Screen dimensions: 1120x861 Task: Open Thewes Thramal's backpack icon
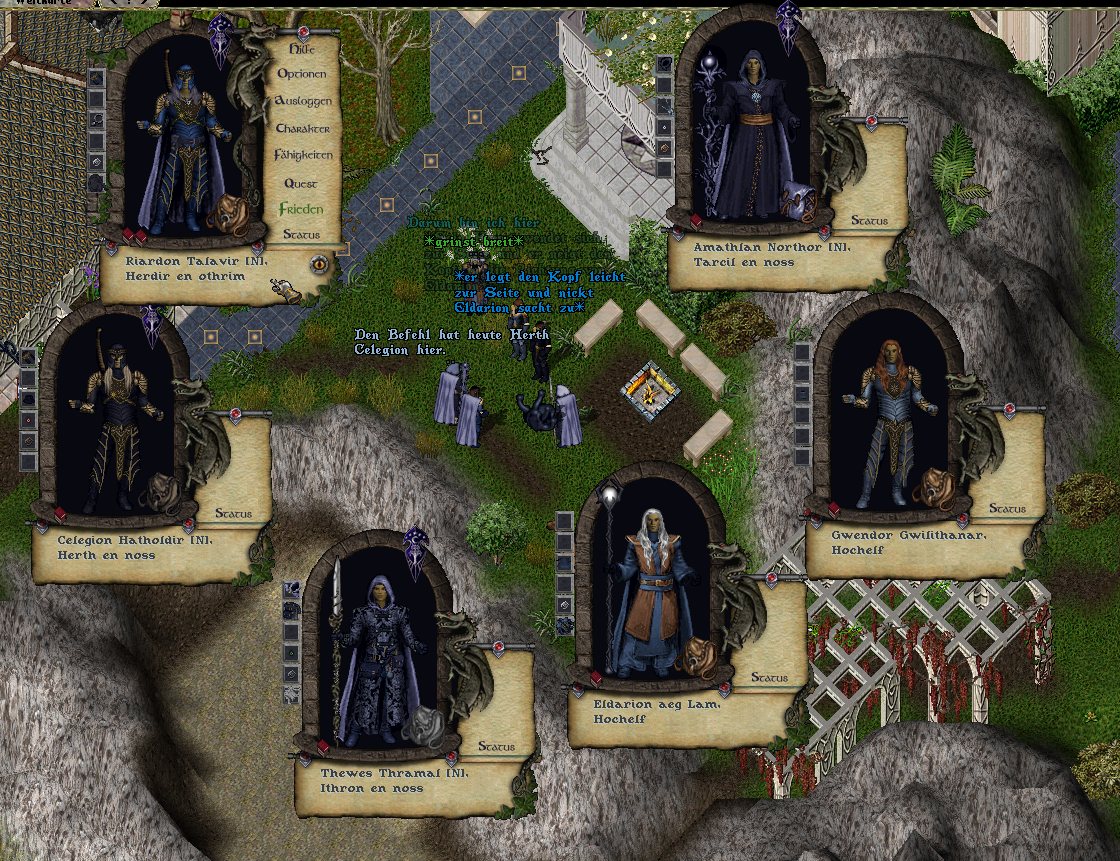click(427, 724)
